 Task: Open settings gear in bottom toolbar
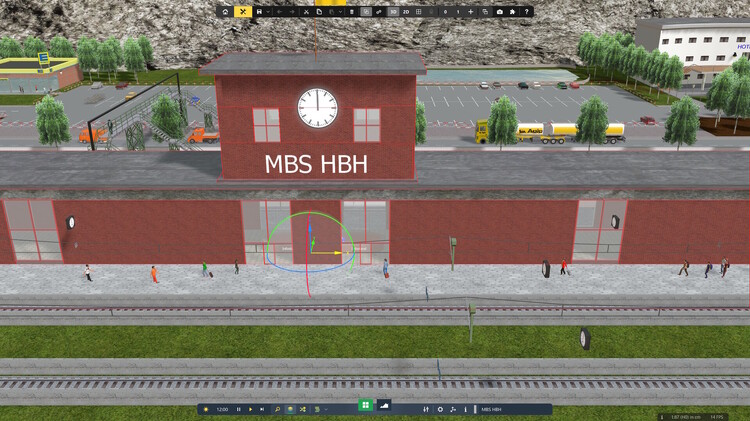(x=440, y=409)
